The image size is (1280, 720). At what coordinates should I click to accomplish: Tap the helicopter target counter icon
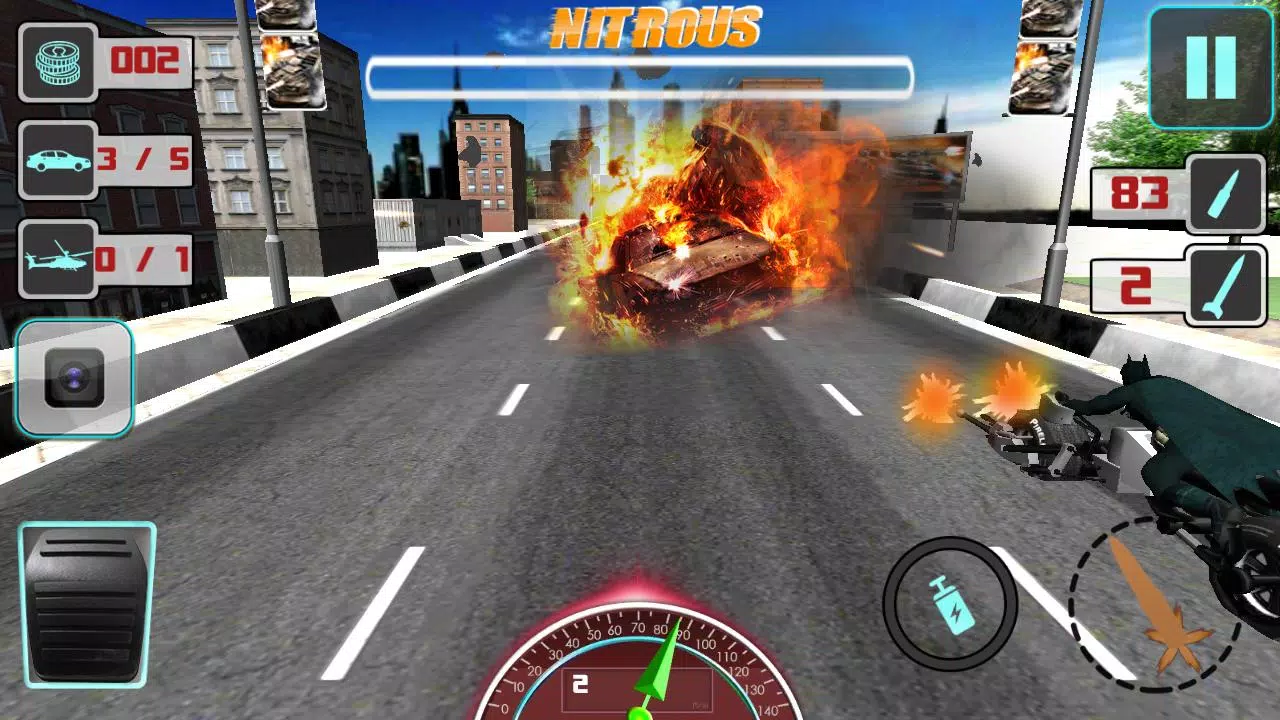[x=55, y=260]
